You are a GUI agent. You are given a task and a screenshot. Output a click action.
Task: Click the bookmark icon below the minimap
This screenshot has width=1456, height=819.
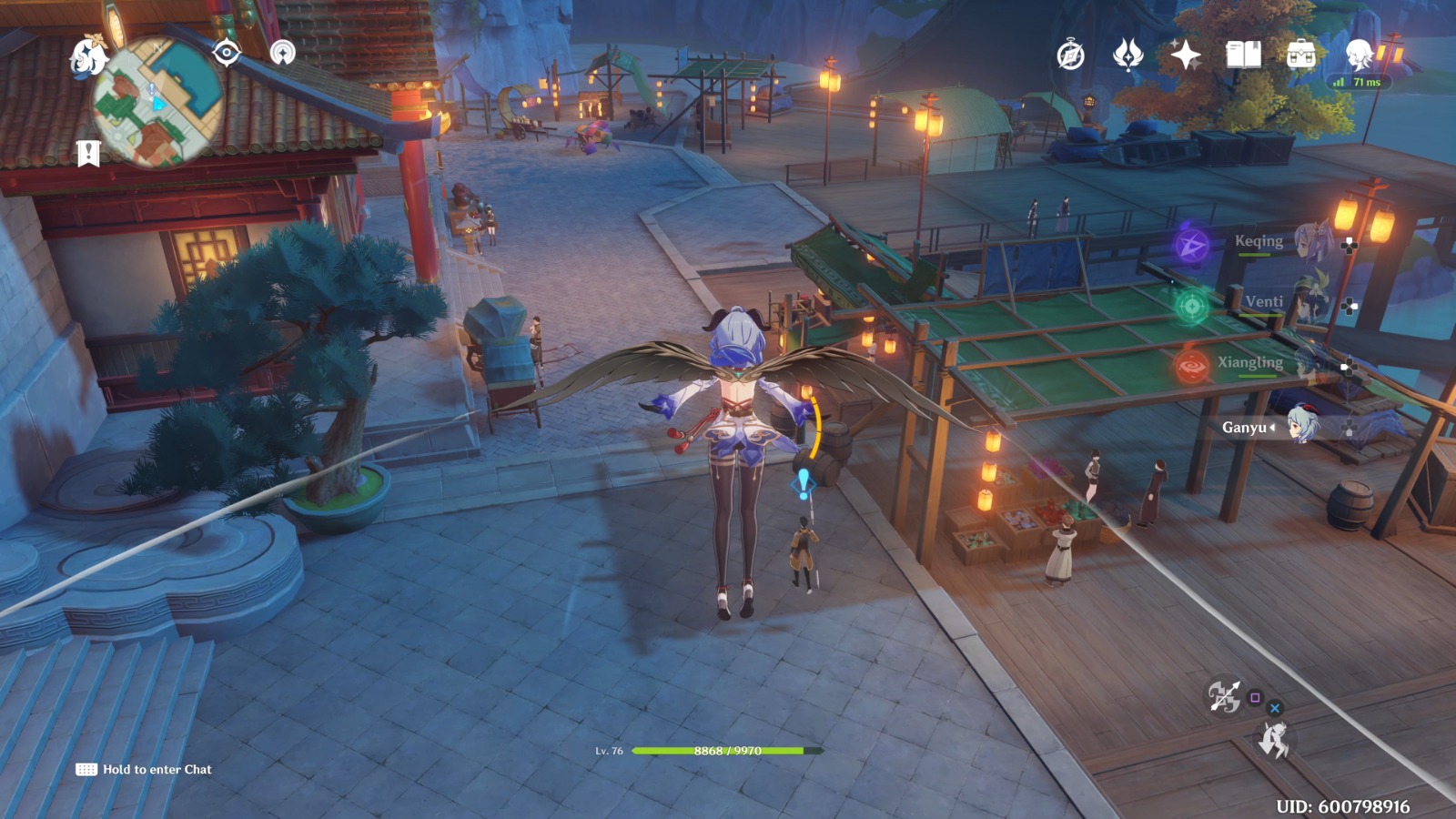coord(88,153)
